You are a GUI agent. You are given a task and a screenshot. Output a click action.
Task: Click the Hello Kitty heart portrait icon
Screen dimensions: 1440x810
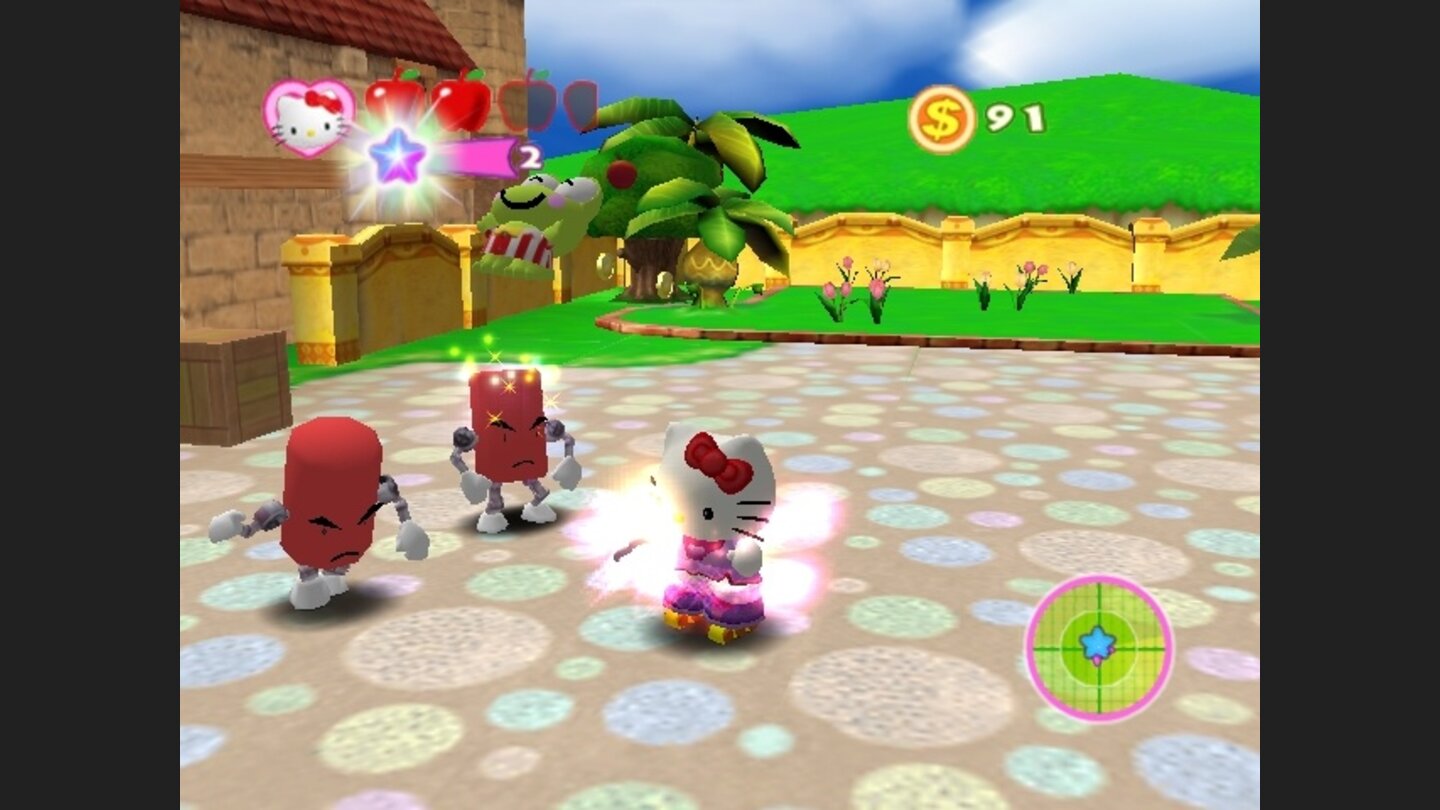tap(309, 119)
